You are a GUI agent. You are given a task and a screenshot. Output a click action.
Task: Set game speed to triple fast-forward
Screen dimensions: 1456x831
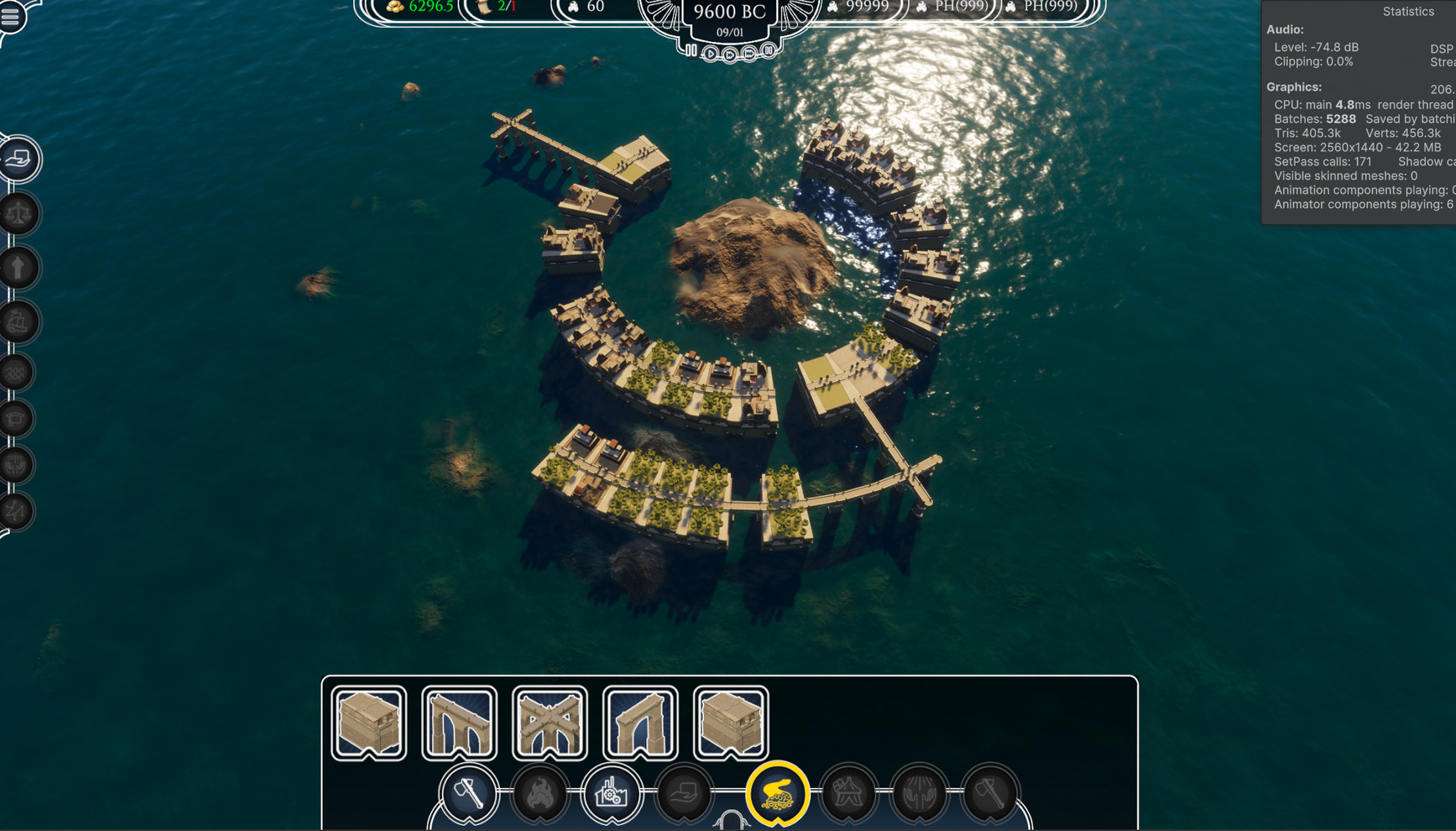pos(750,54)
